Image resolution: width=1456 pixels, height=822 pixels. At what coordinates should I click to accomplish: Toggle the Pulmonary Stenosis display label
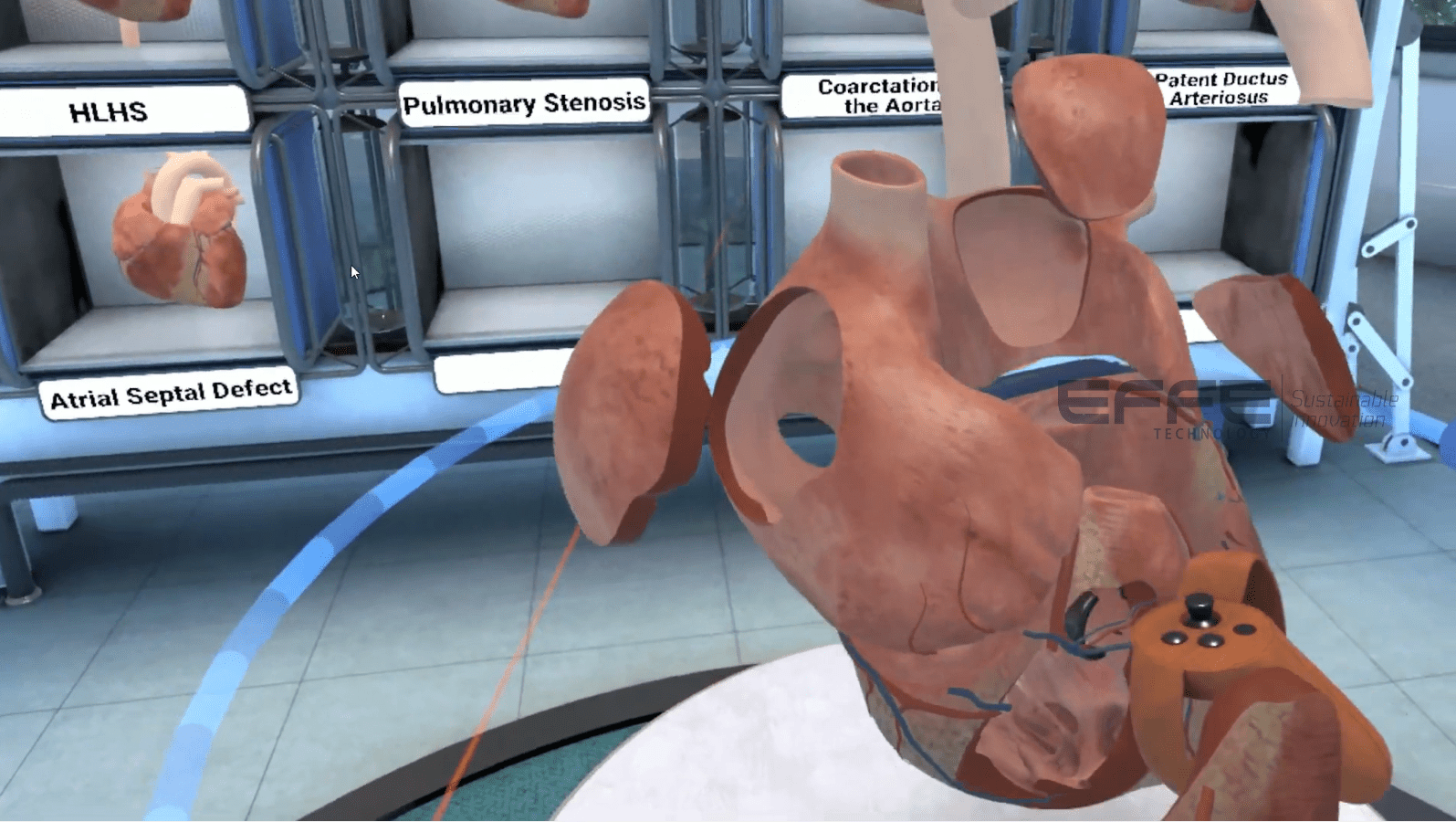click(x=525, y=103)
